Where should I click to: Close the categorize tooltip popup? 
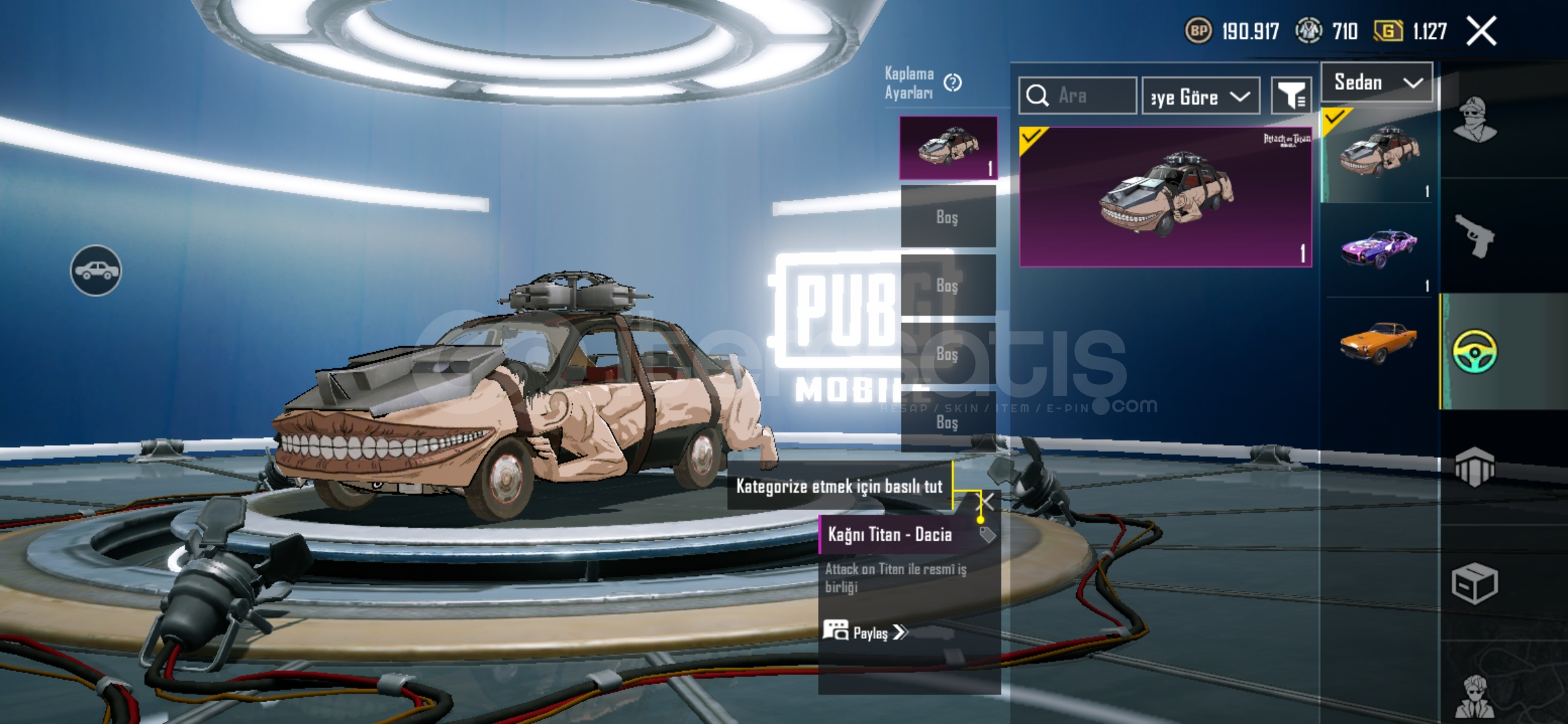pyautogui.click(x=988, y=501)
